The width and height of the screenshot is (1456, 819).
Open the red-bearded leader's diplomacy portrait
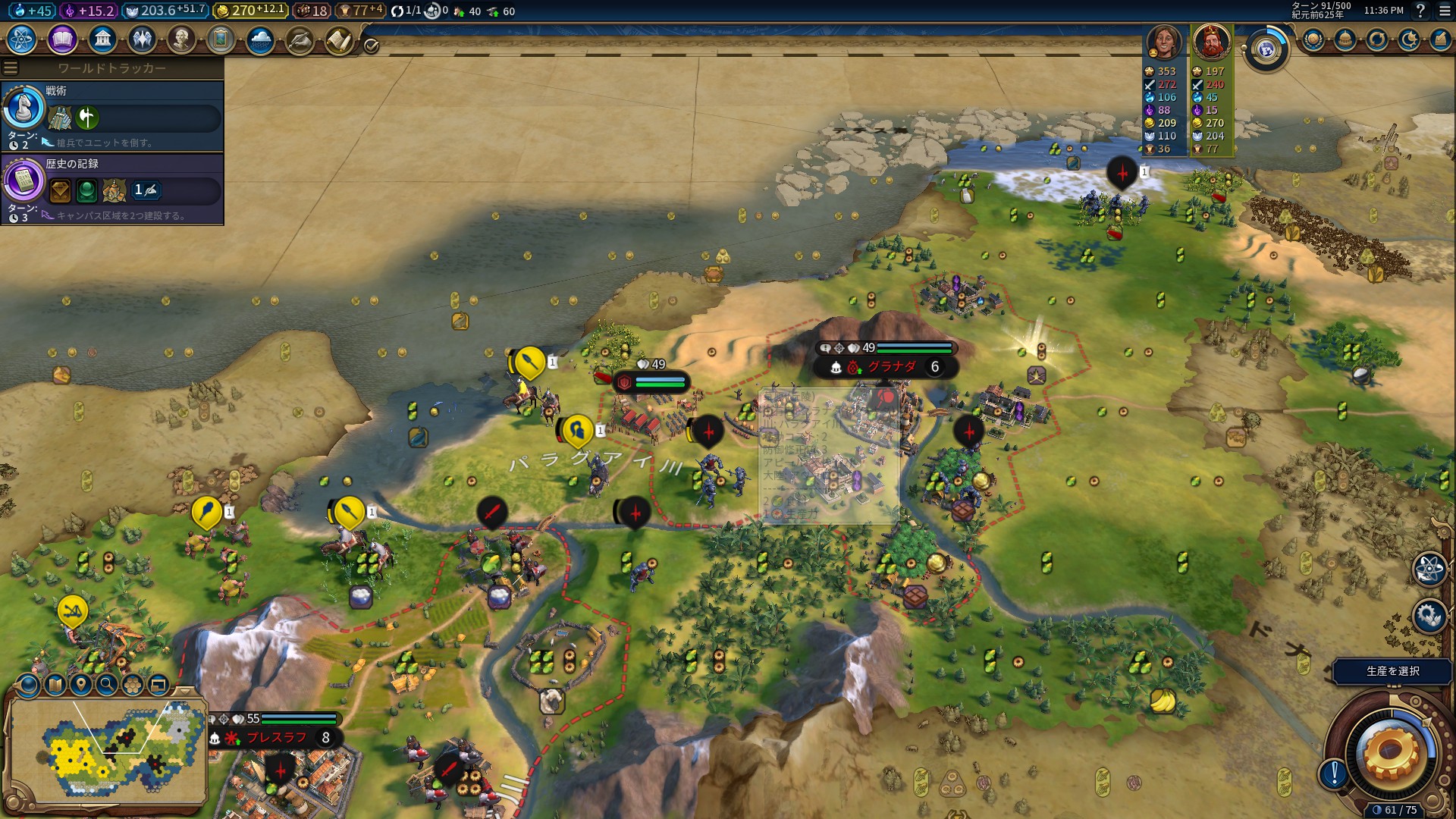click(1211, 42)
